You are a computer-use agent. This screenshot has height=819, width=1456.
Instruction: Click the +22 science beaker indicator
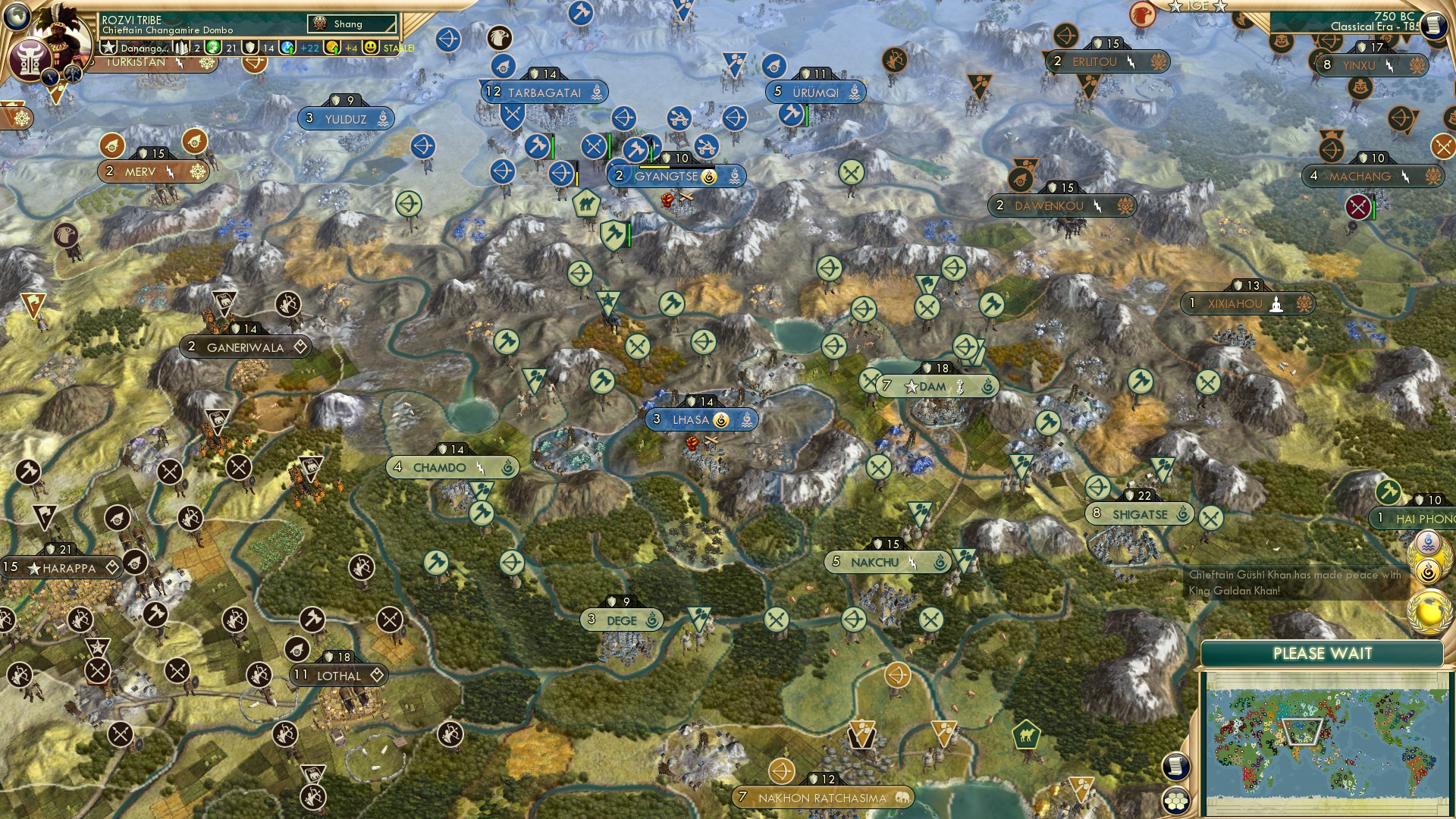(x=308, y=48)
